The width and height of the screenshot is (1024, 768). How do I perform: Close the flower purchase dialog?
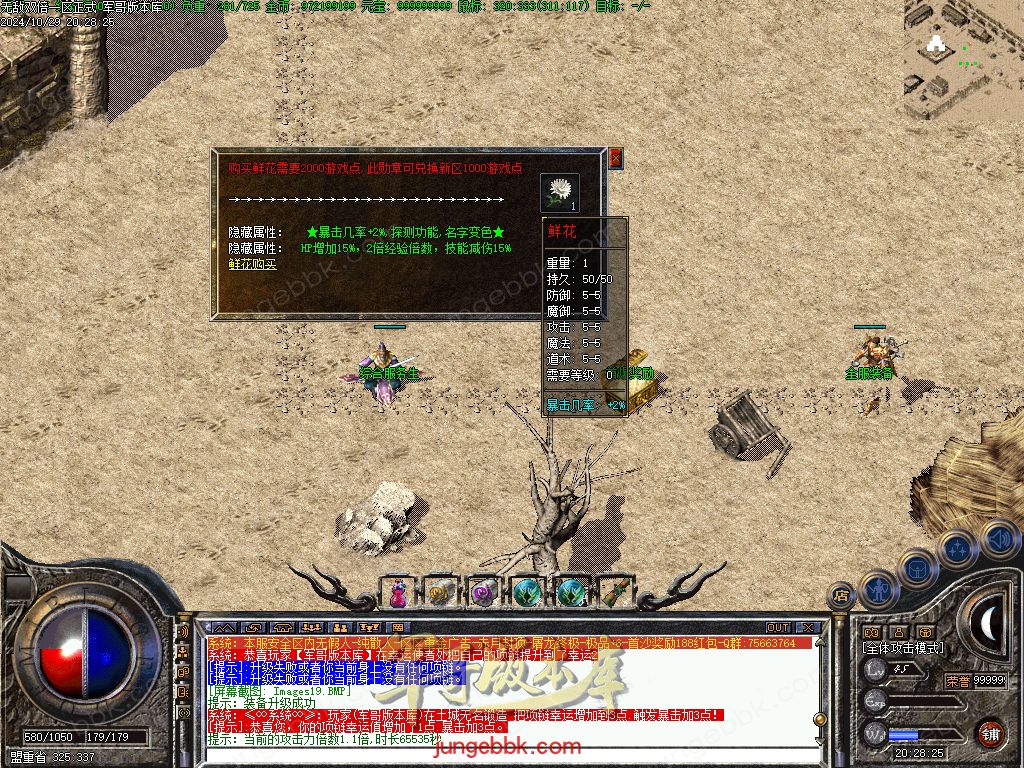click(x=616, y=158)
